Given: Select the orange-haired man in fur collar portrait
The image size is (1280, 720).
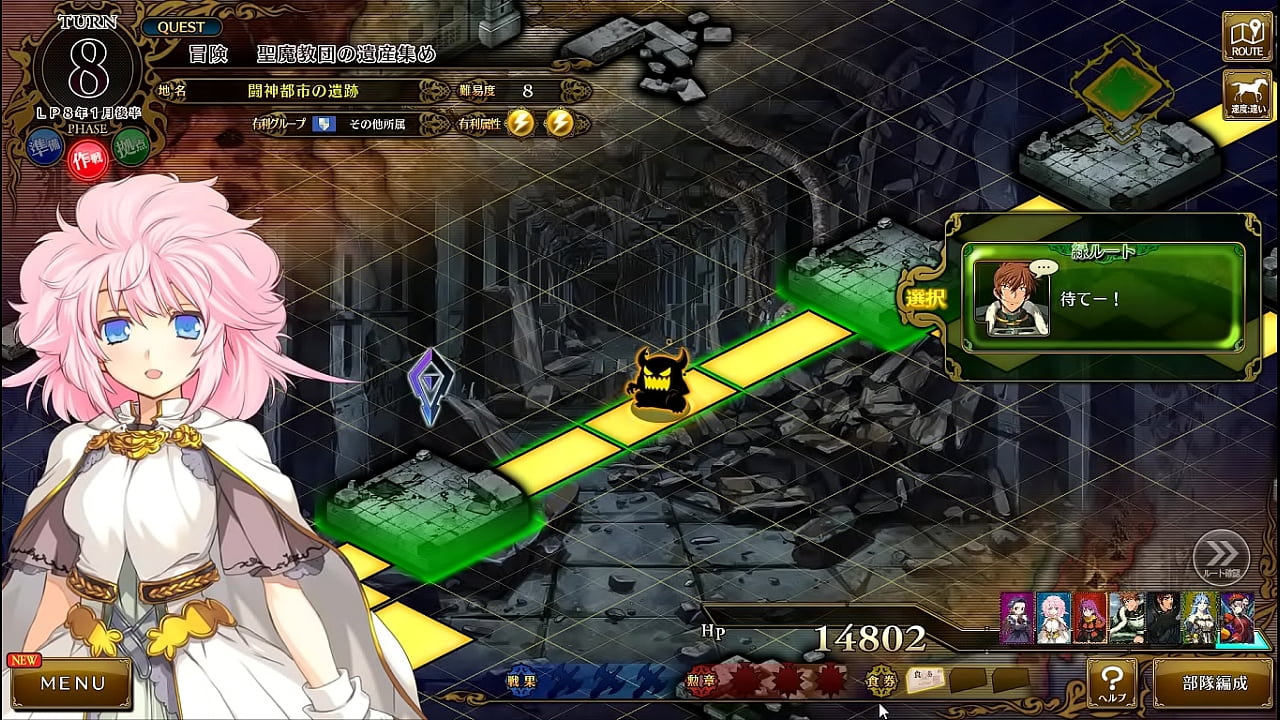Looking at the screenshot, I should click(x=1126, y=618).
